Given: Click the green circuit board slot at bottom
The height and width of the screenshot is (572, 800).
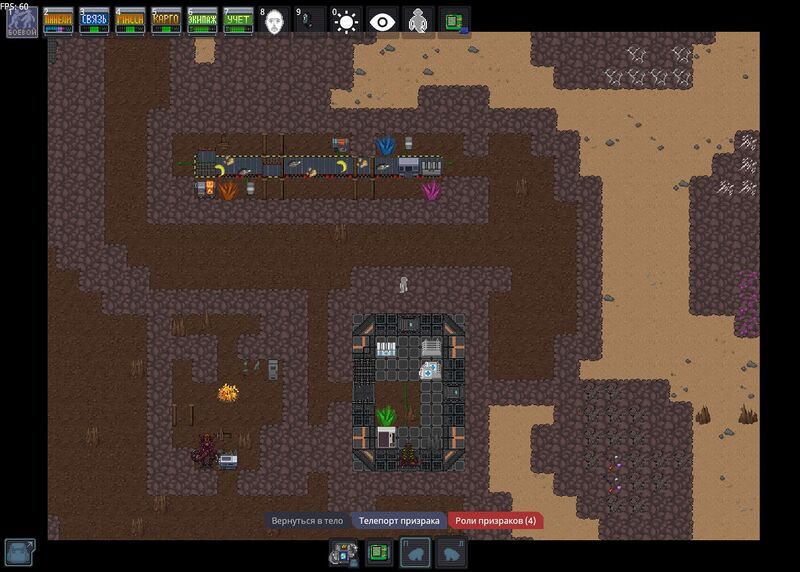Looking at the screenshot, I should (x=379, y=552).
